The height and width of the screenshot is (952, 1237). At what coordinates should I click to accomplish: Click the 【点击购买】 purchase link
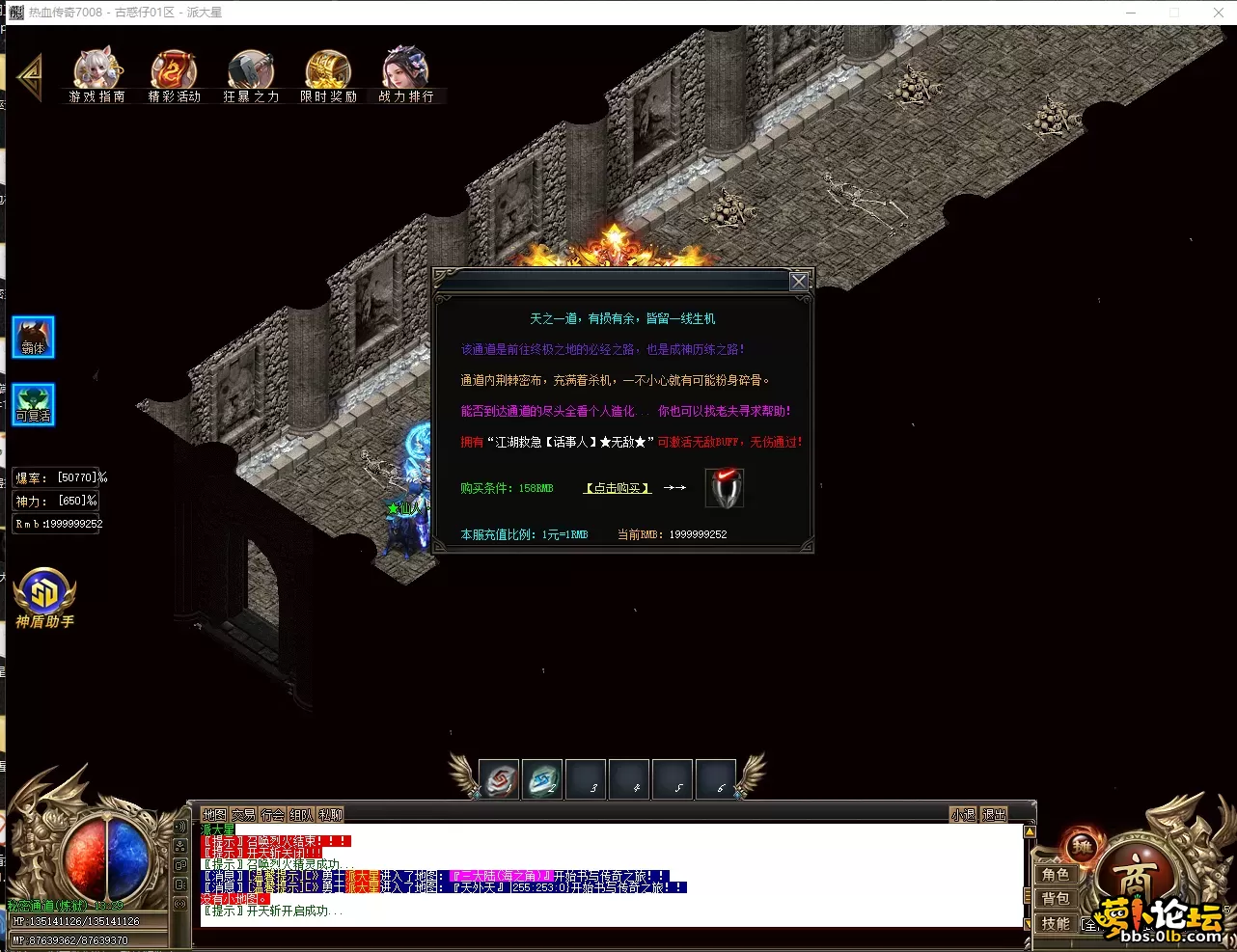(618, 488)
